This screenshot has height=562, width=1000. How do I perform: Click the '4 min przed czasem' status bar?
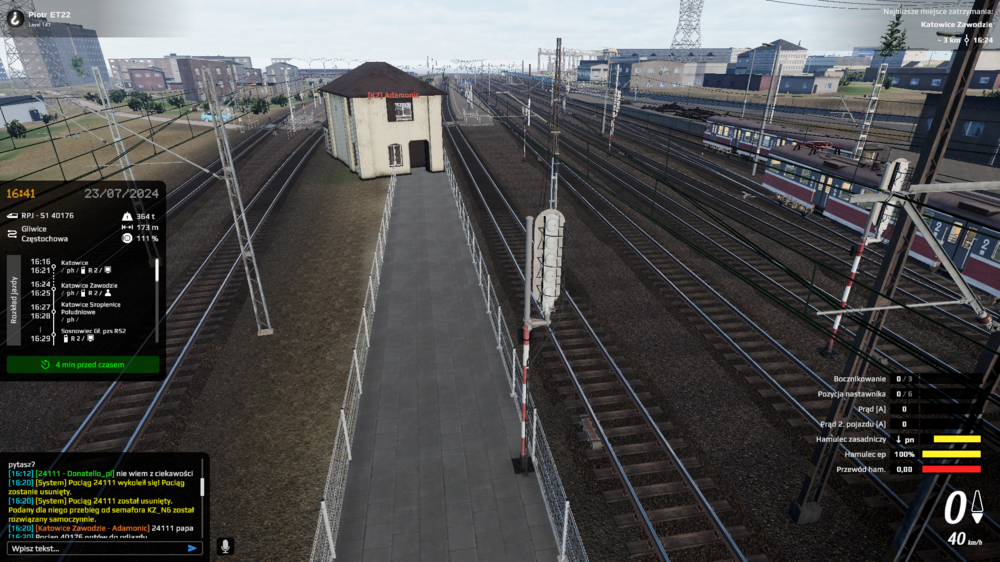(83, 365)
